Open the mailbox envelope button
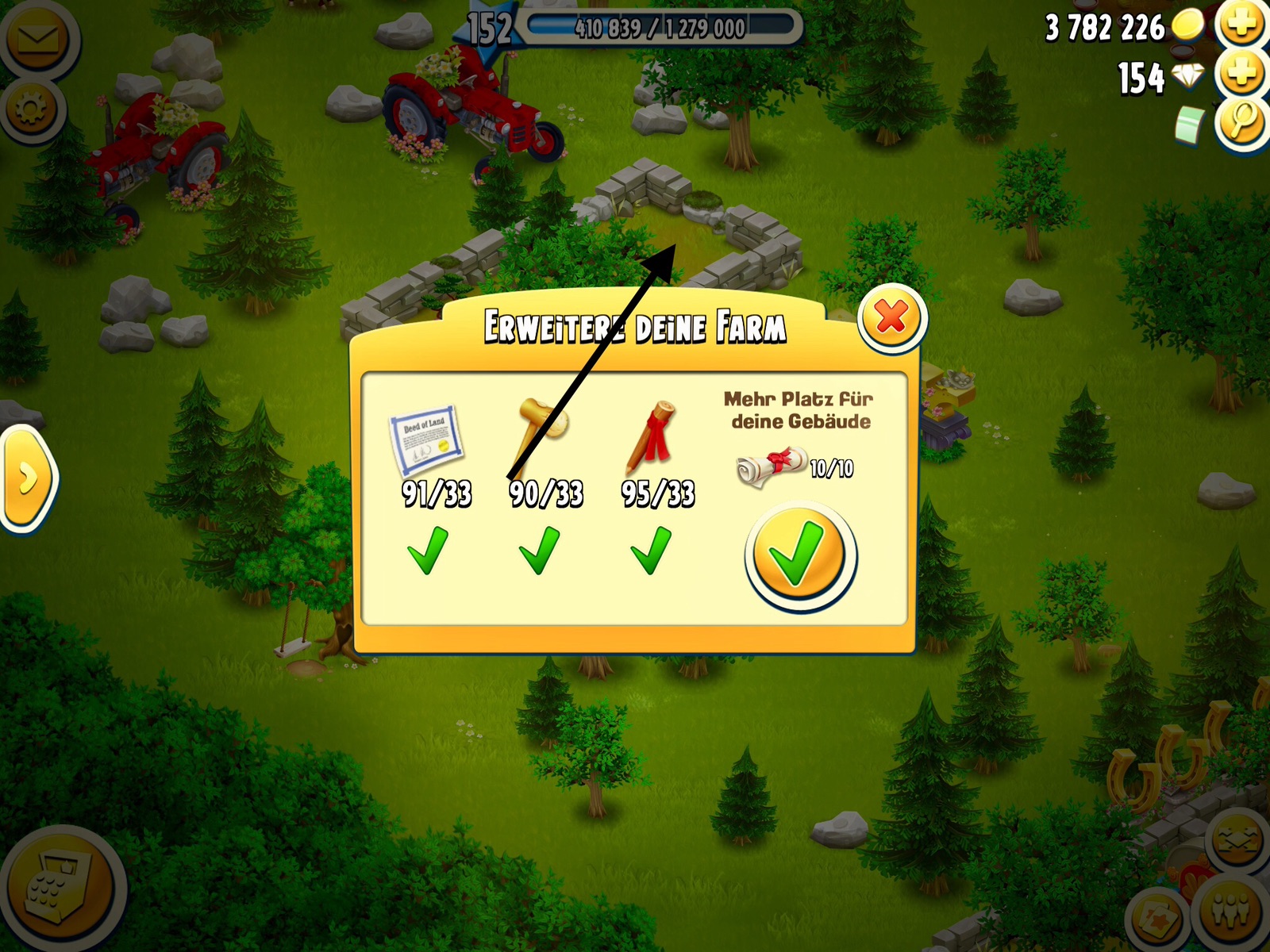The height and width of the screenshot is (952, 1270). (x=37, y=38)
